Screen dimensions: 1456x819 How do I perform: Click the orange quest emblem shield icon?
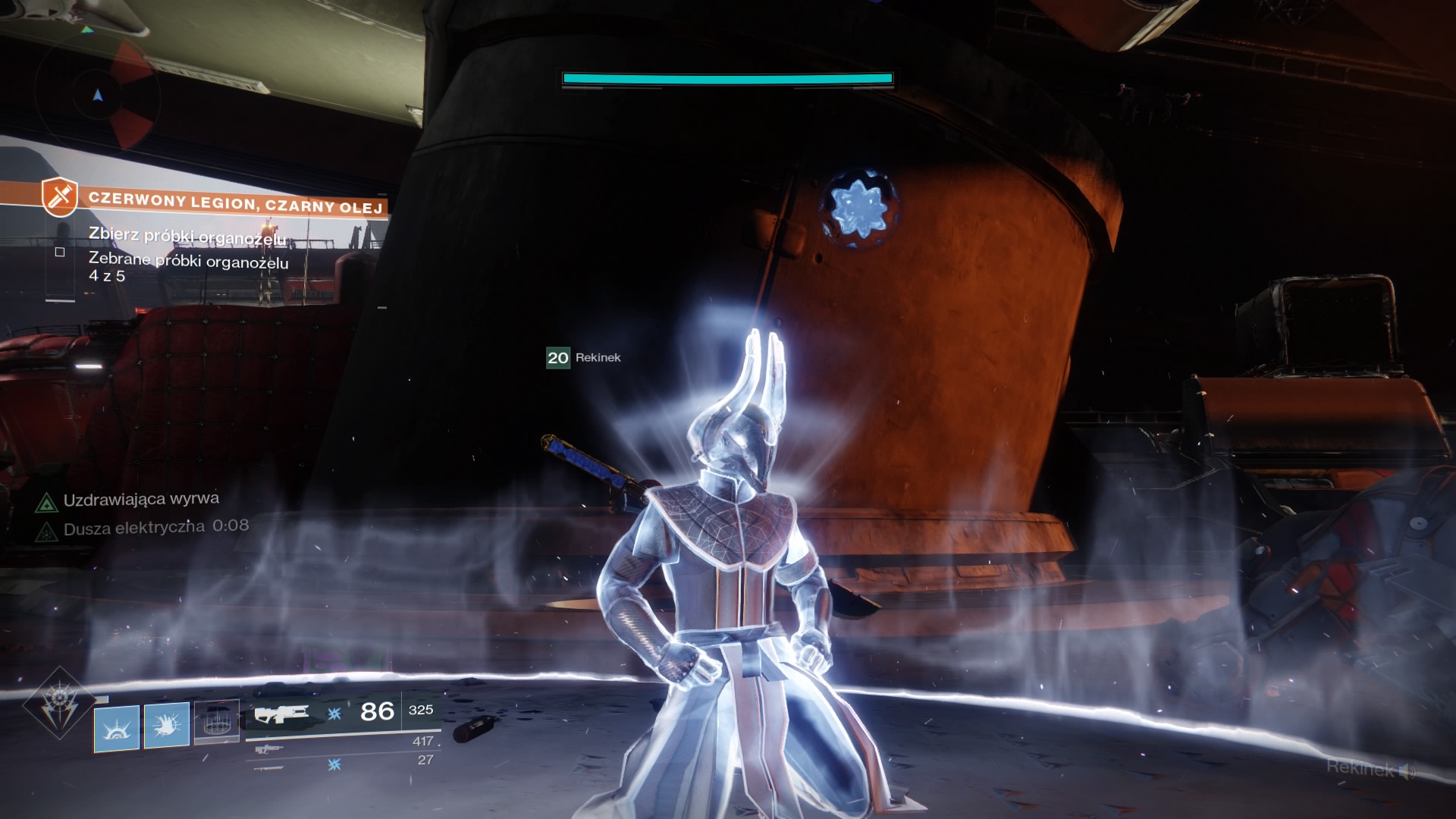60,196
